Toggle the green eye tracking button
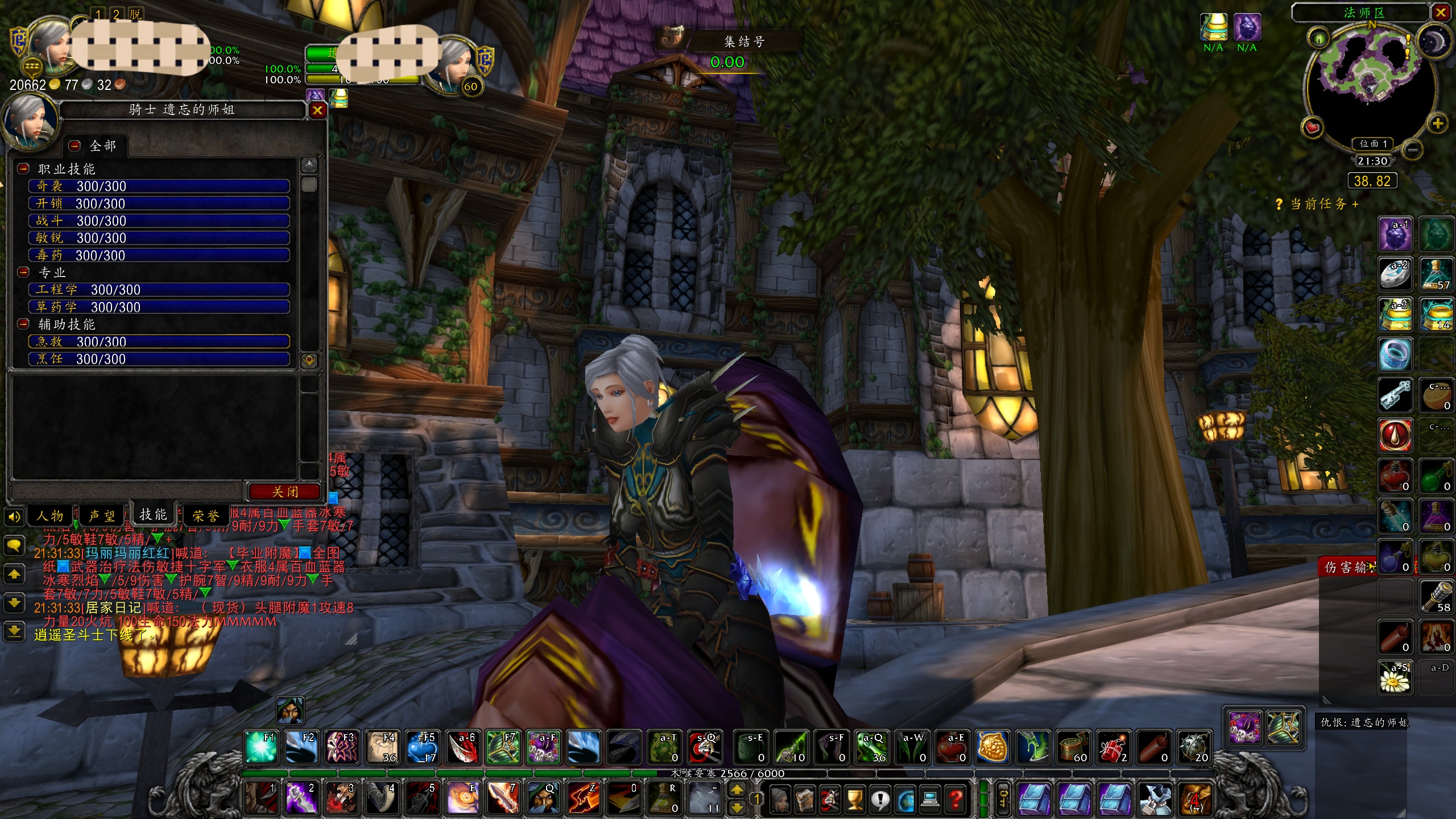Screen dimensions: 1456x819 [x=1318, y=39]
